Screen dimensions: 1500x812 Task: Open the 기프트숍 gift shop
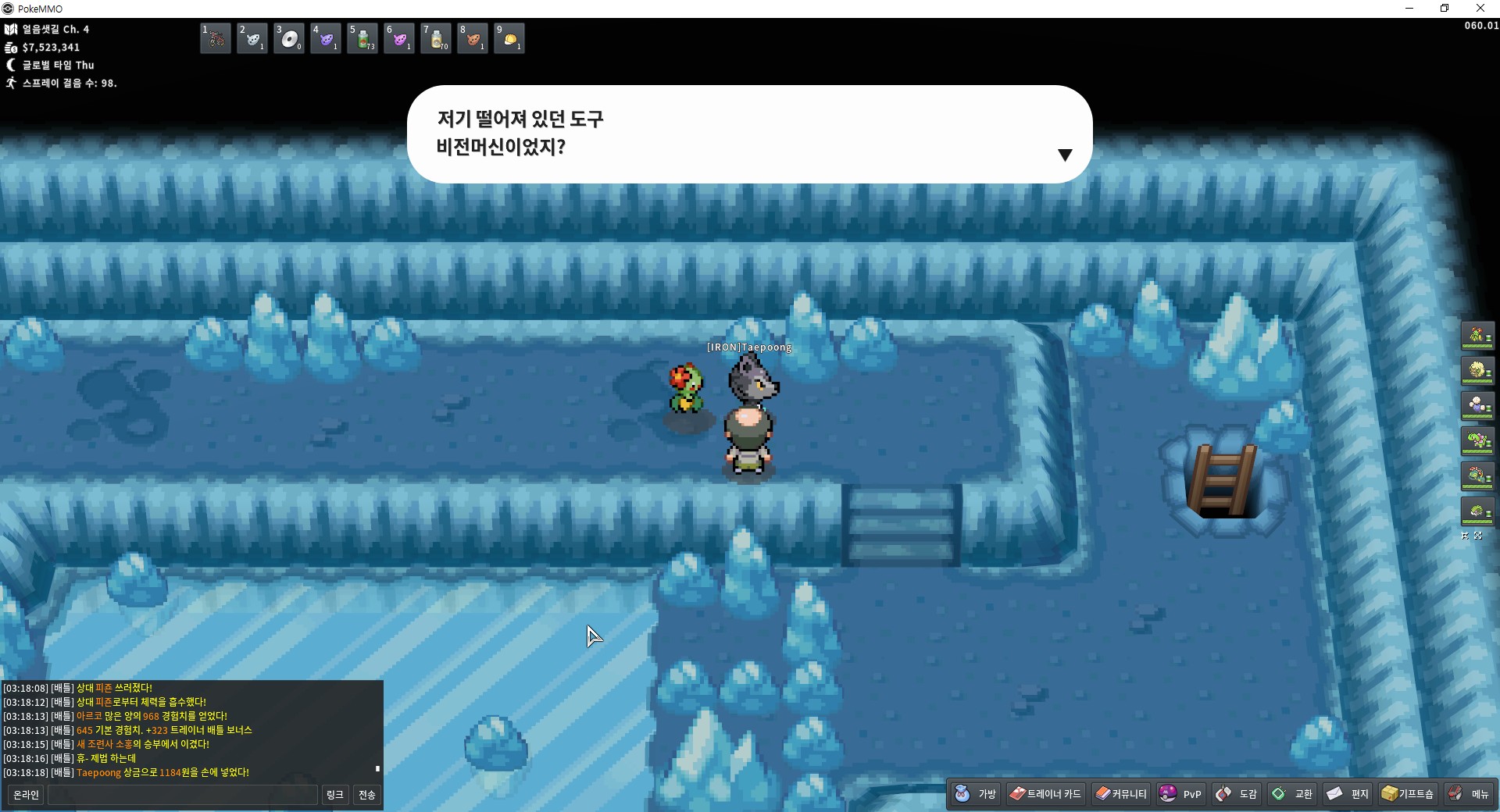tap(1408, 794)
